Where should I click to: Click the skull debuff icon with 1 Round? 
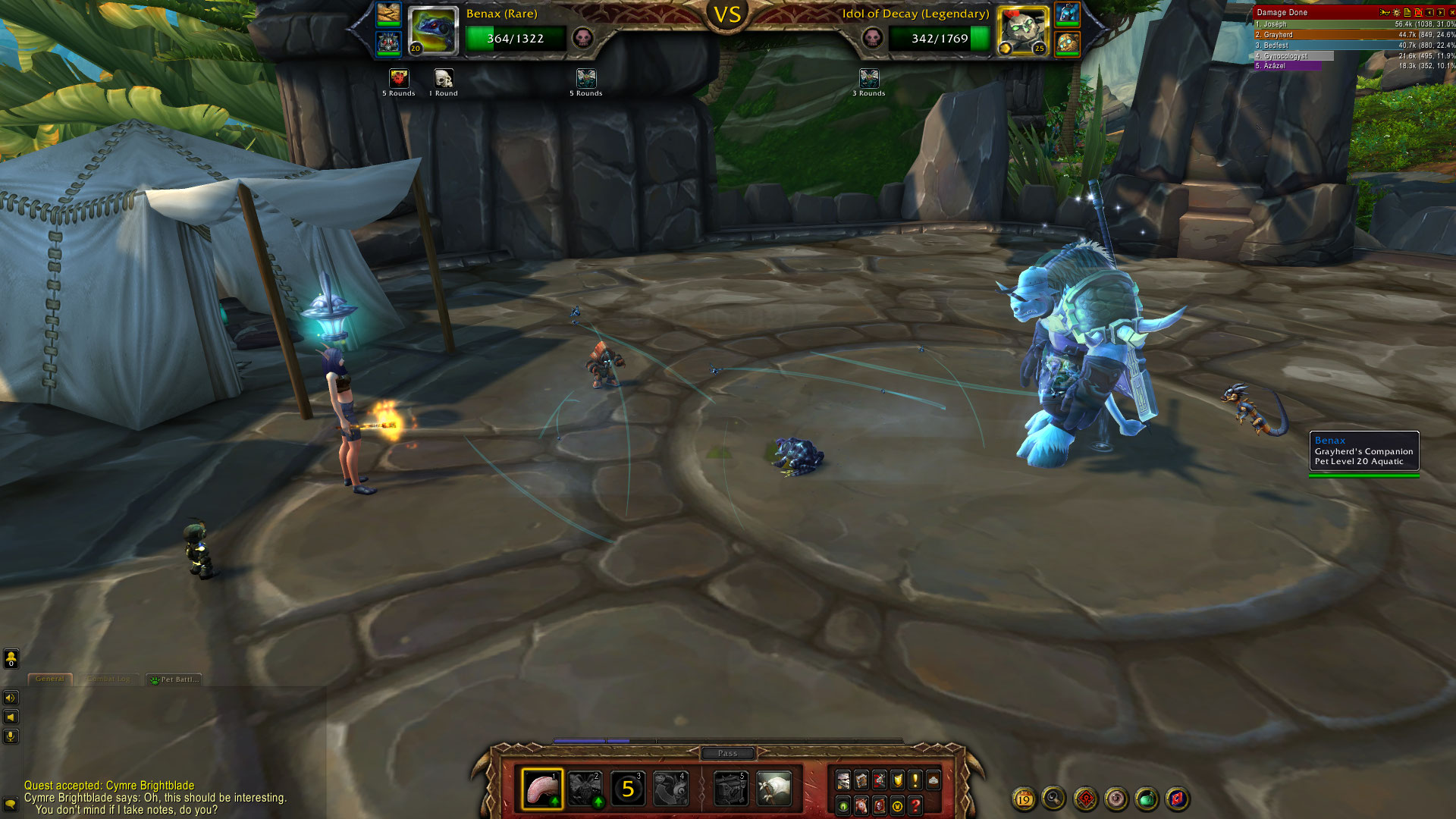pos(444,79)
